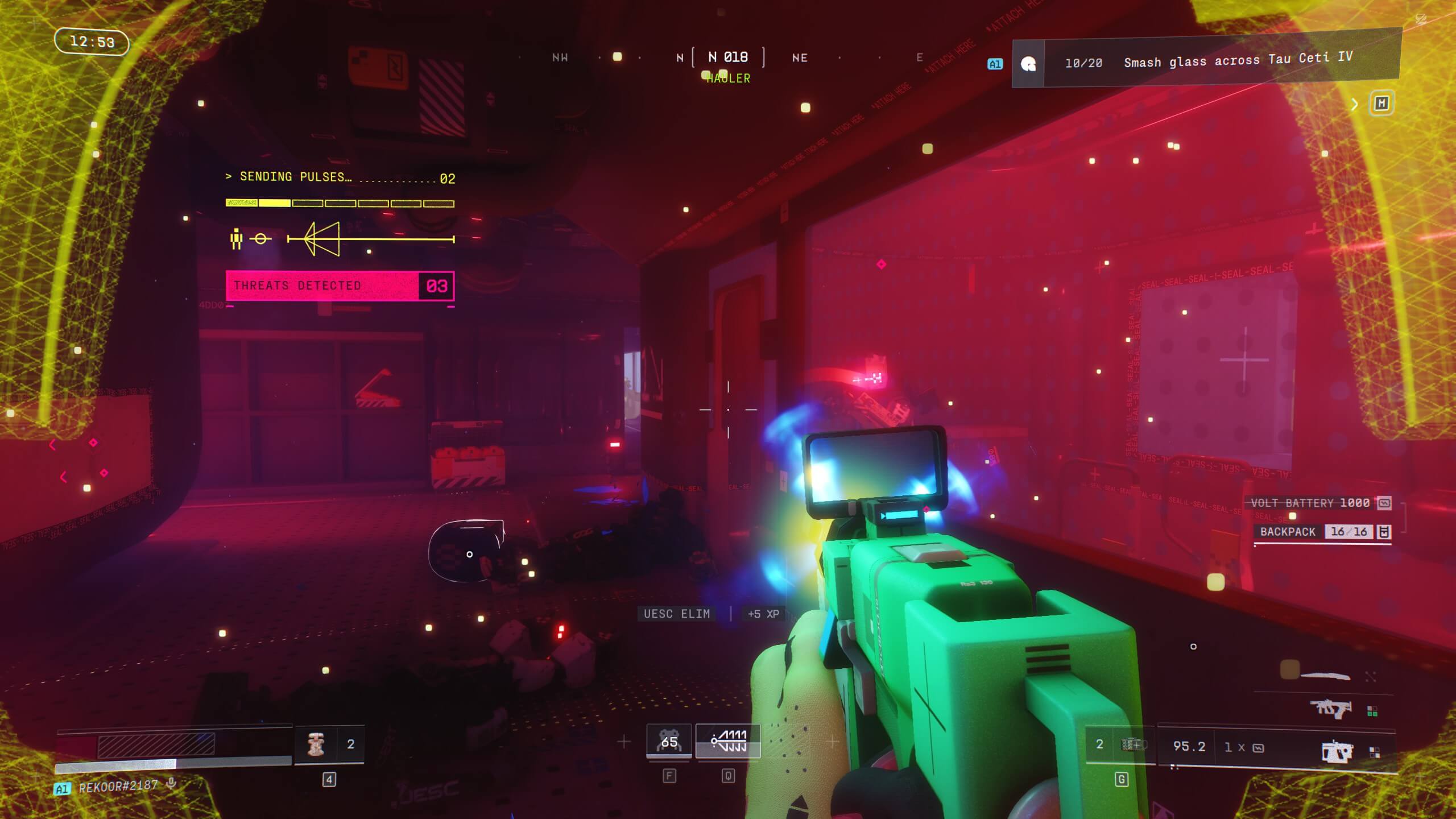Select the grenade icon bound to F
Image resolution: width=1456 pixels, height=819 pixels.
point(669,741)
